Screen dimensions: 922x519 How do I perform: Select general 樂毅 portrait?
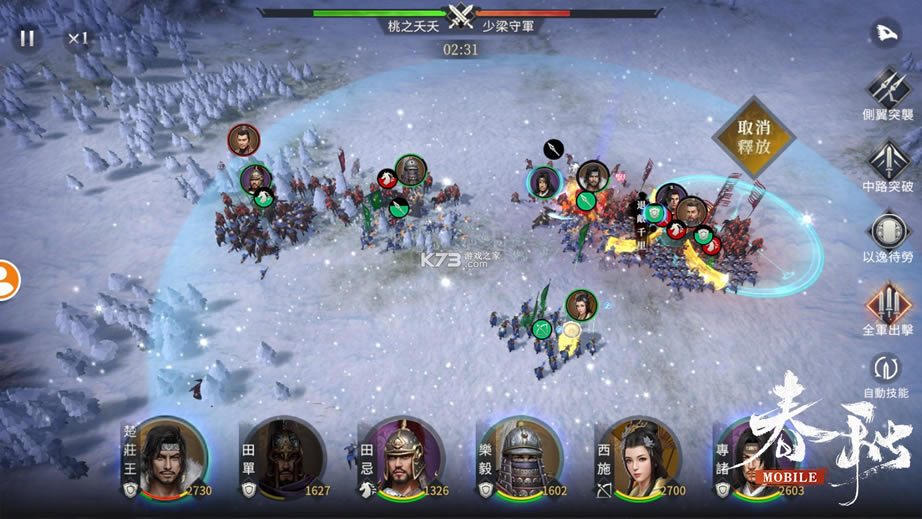(519, 460)
